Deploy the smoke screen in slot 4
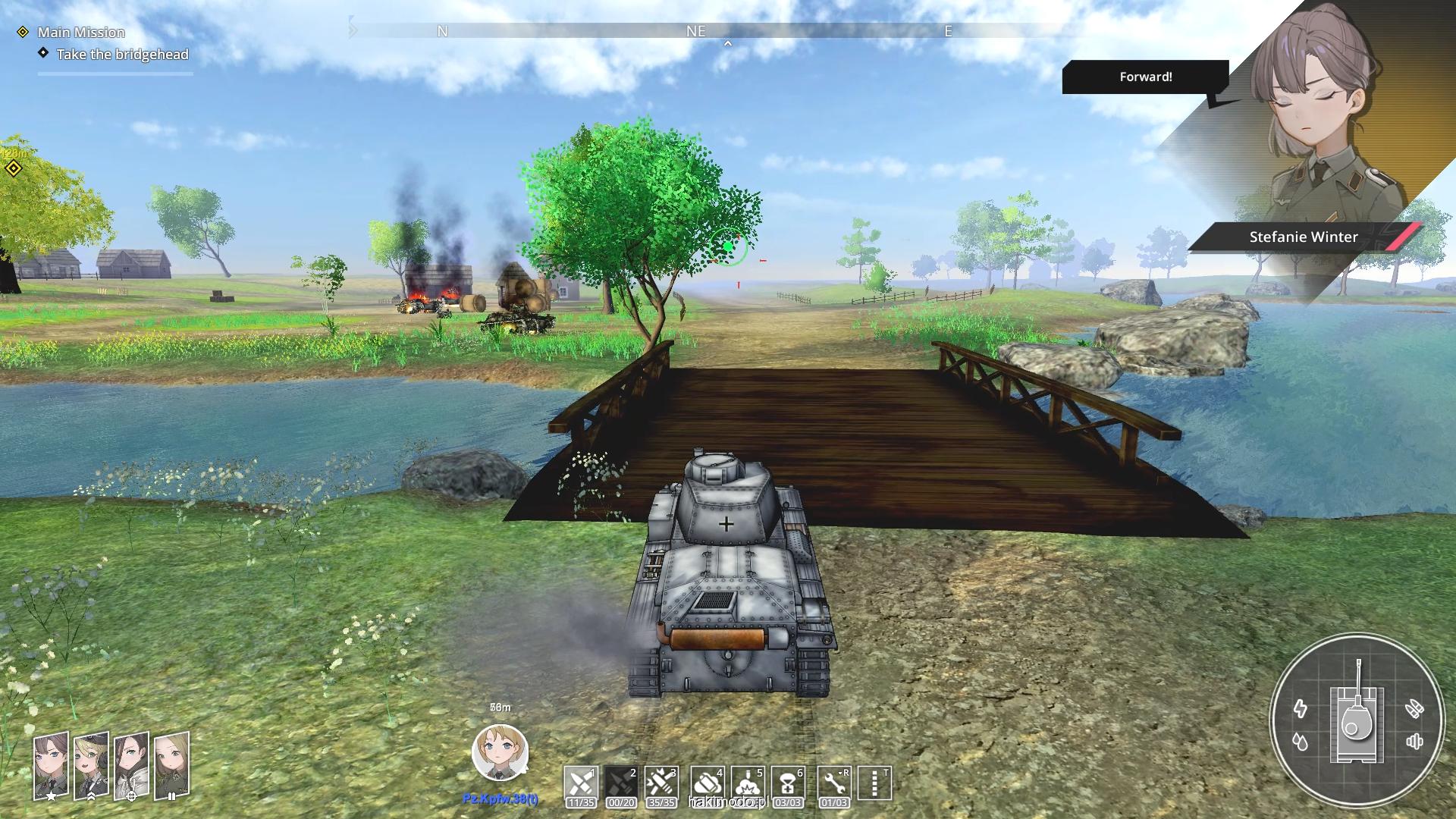1456x819 pixels. pyautogui.click(x=708, y=783)
